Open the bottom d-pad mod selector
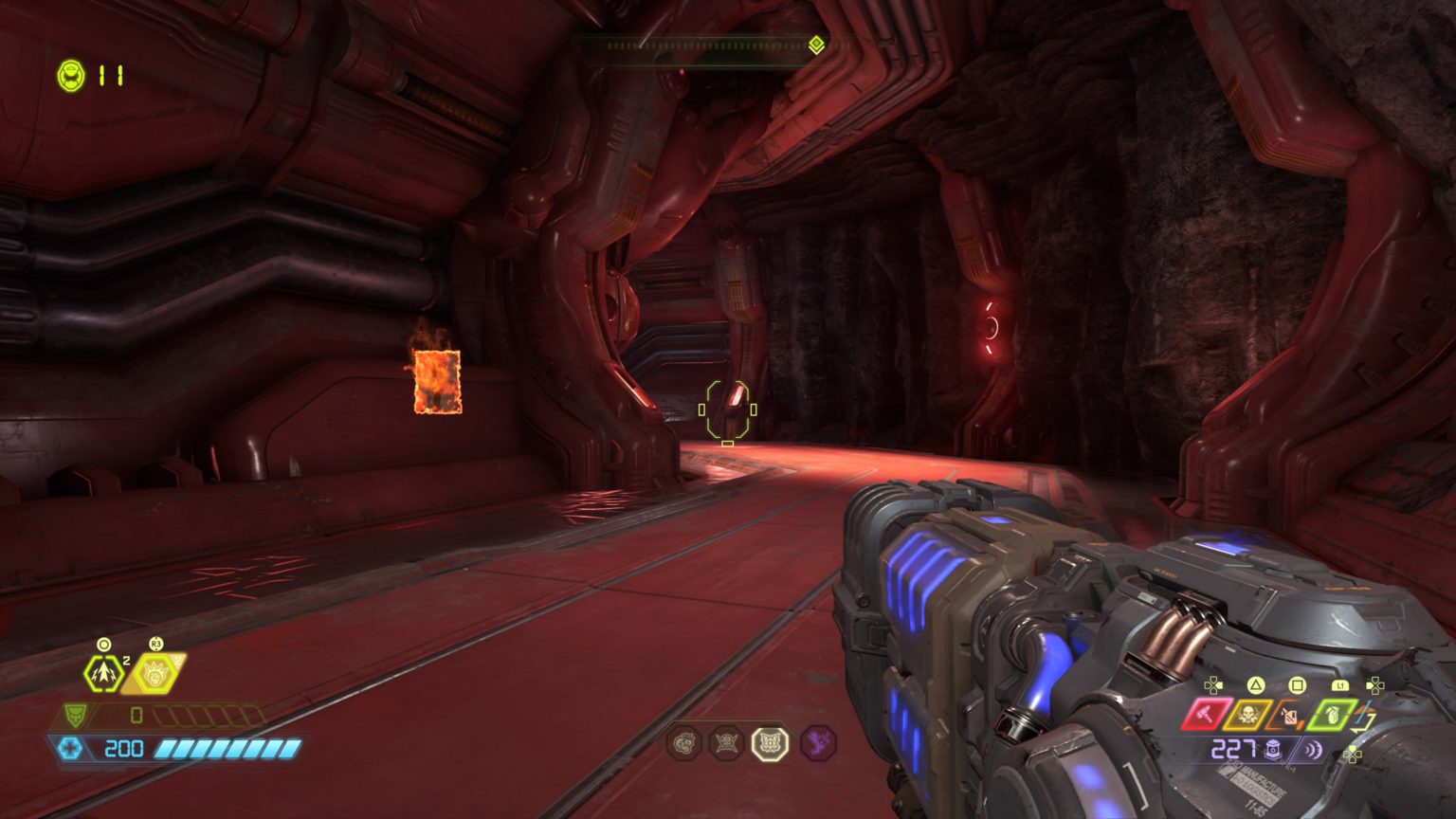 (x=1355, y=753)
